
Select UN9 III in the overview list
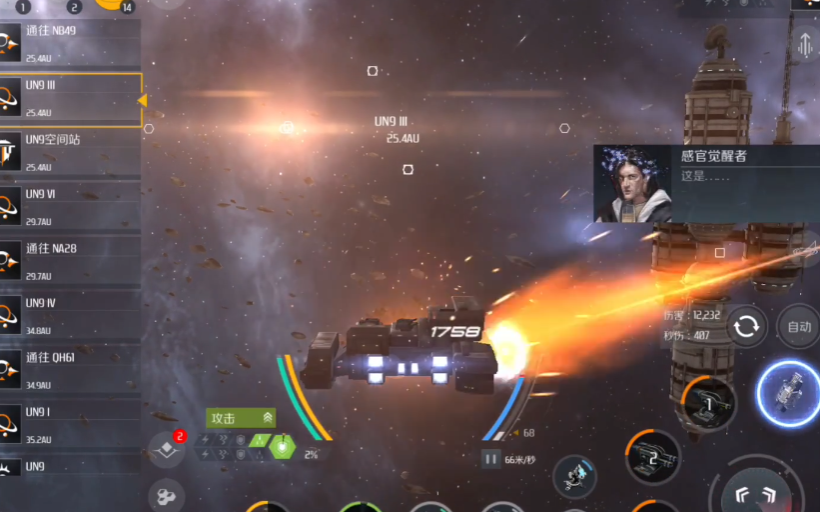click(70, 98)
